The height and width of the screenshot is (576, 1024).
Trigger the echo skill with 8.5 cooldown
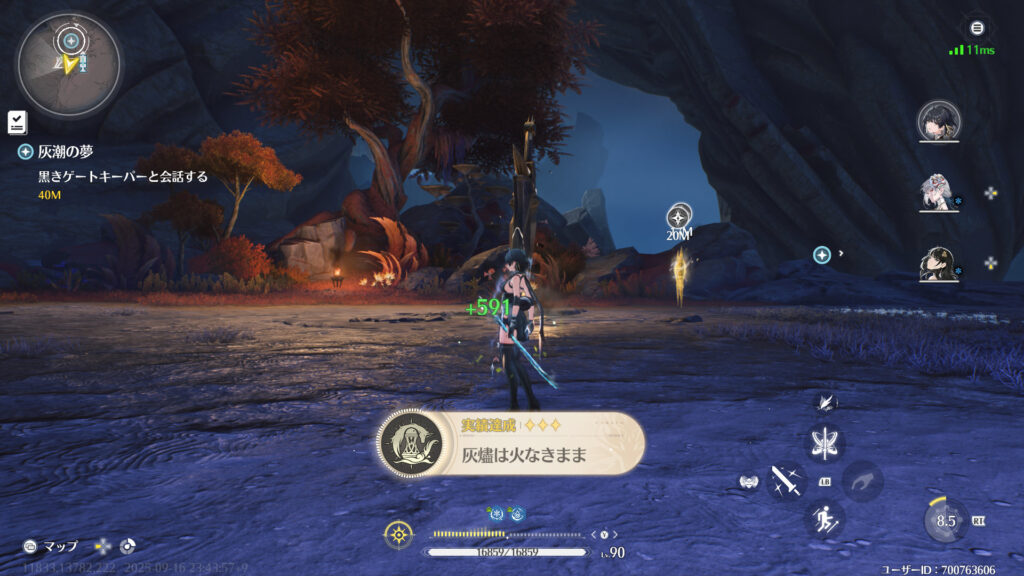945,520
